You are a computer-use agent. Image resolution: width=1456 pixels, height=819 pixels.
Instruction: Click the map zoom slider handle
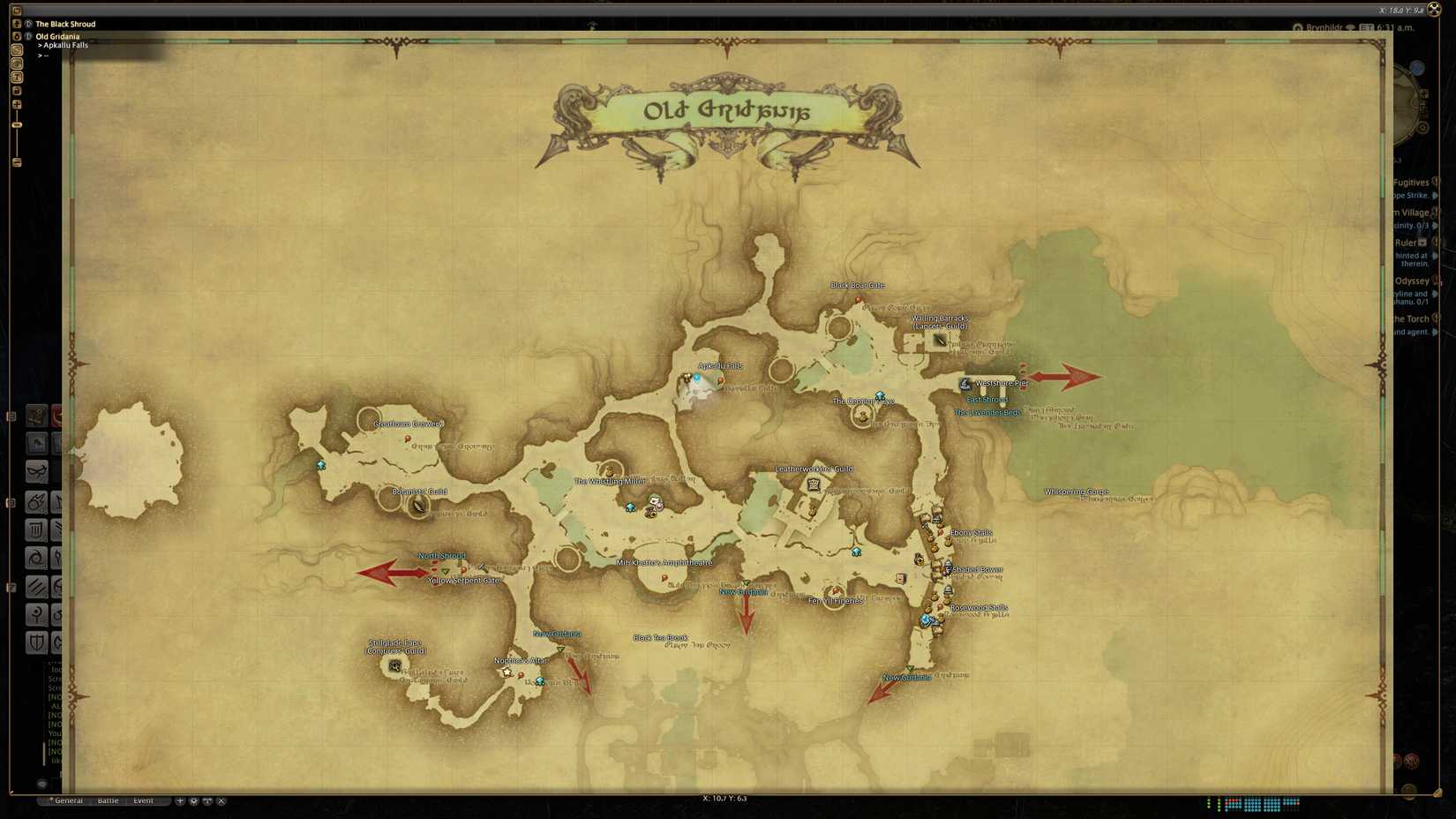coord(16,124)
